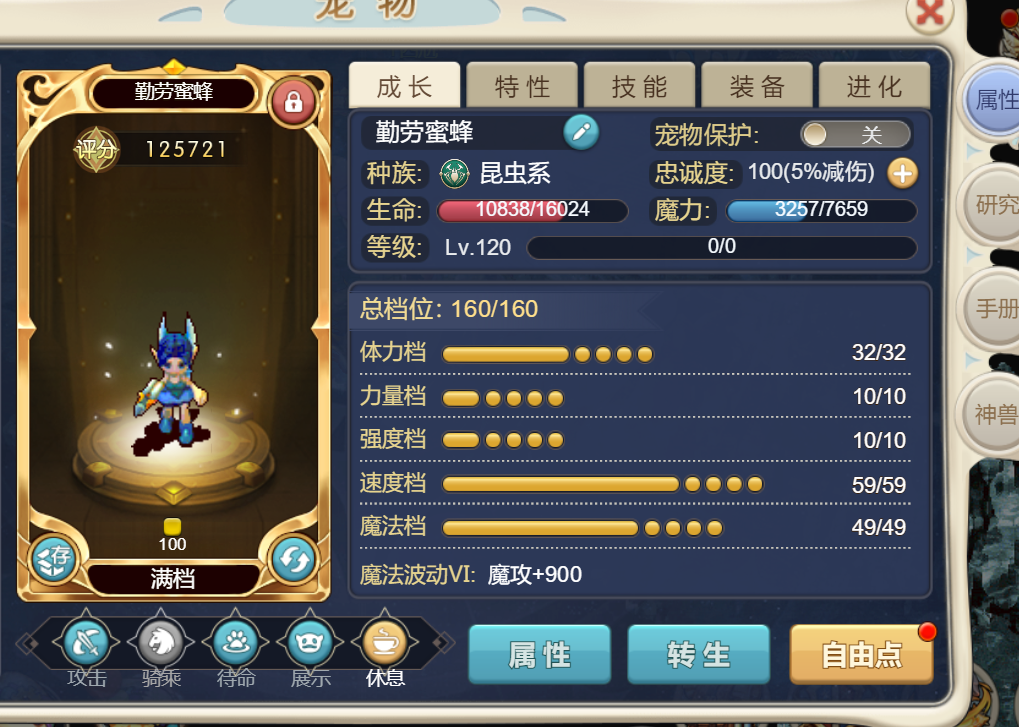This screenshot has height=727, width=1019.
Task: Show the 进化 tab
Action: (874, 86)
